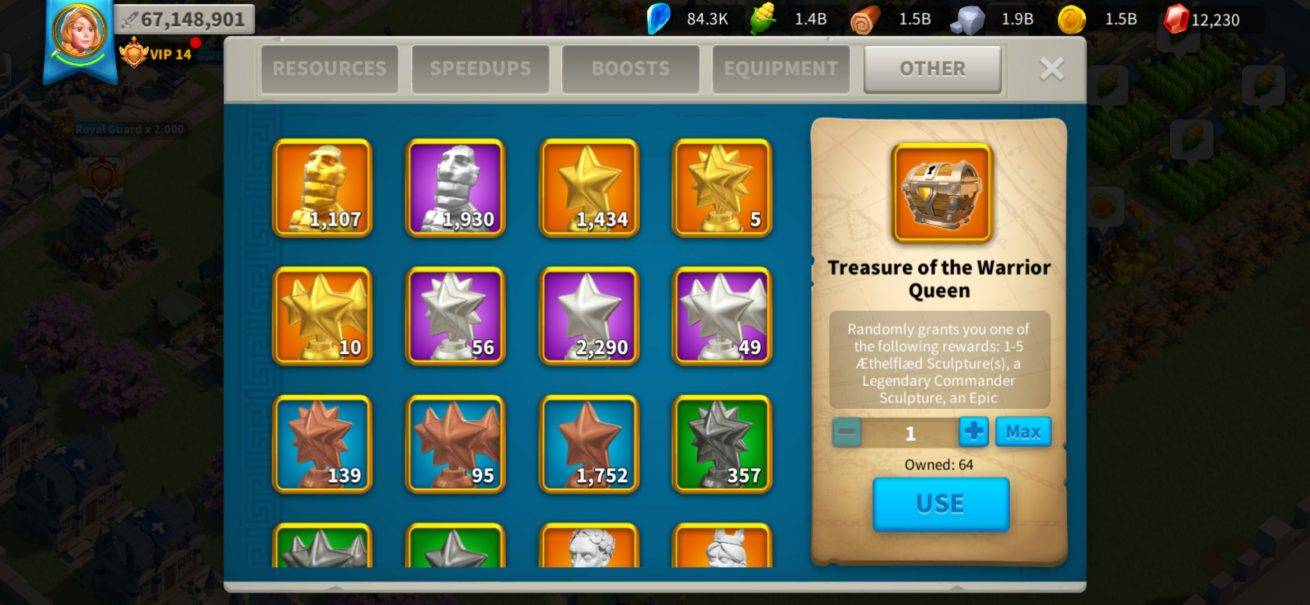1310x605 pixels.
Task: Increase quantity with the plus button
Action: coord(973,432)
